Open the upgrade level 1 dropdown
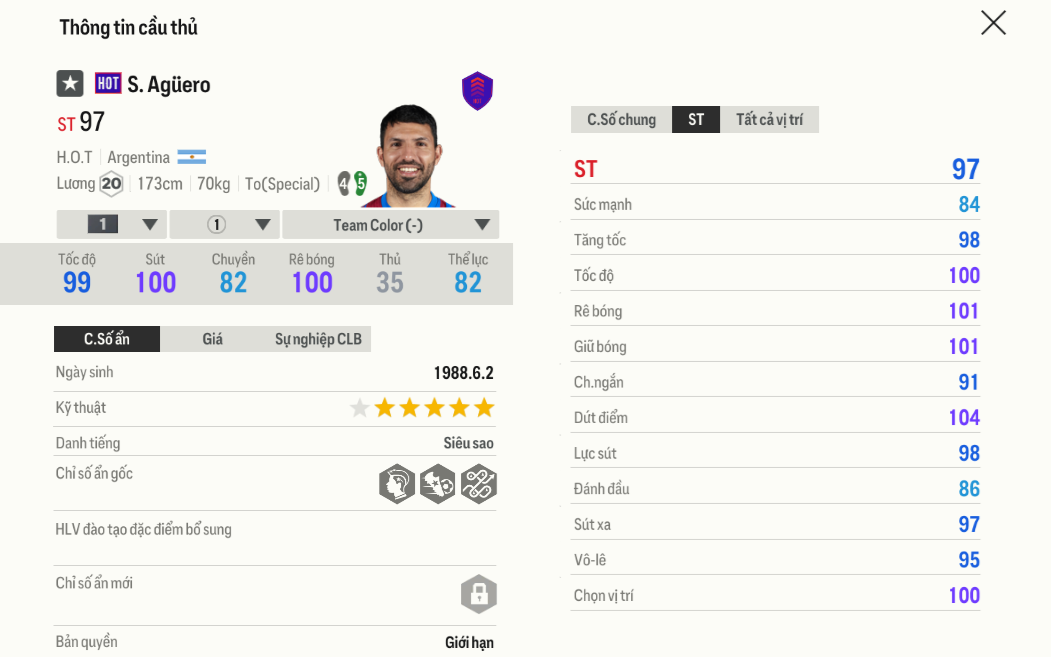The height and width of the screenshot is (657, 1051). coord(112,225)
